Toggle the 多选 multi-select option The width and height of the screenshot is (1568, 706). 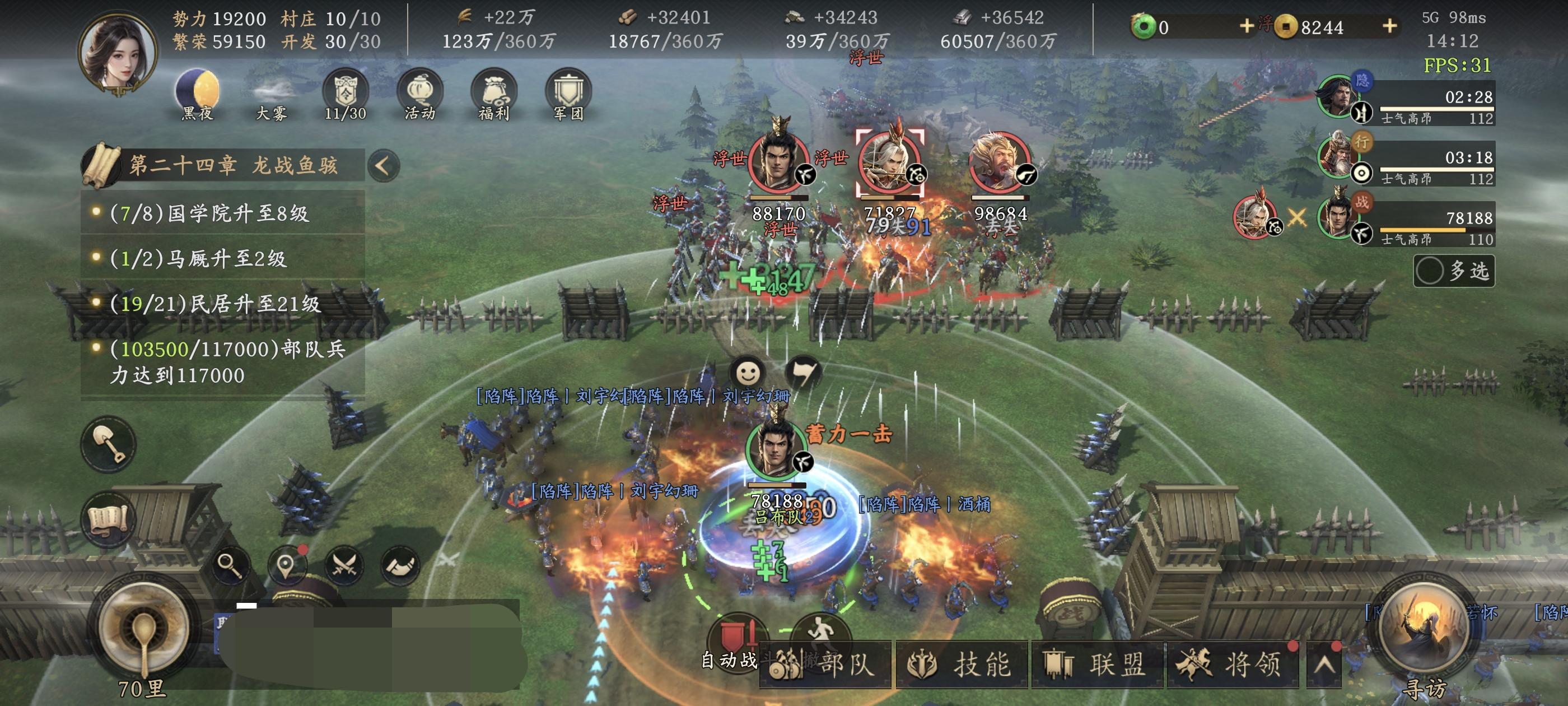(1454, 271)
